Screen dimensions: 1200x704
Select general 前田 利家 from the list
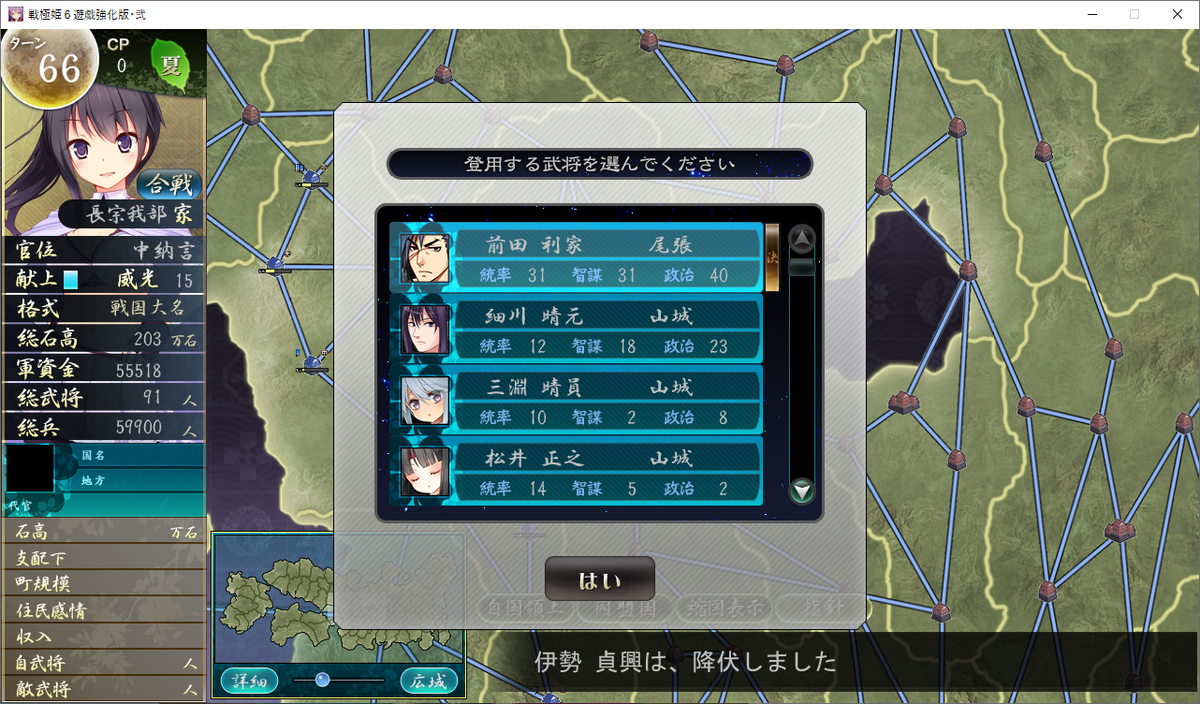tap(576, 258)
